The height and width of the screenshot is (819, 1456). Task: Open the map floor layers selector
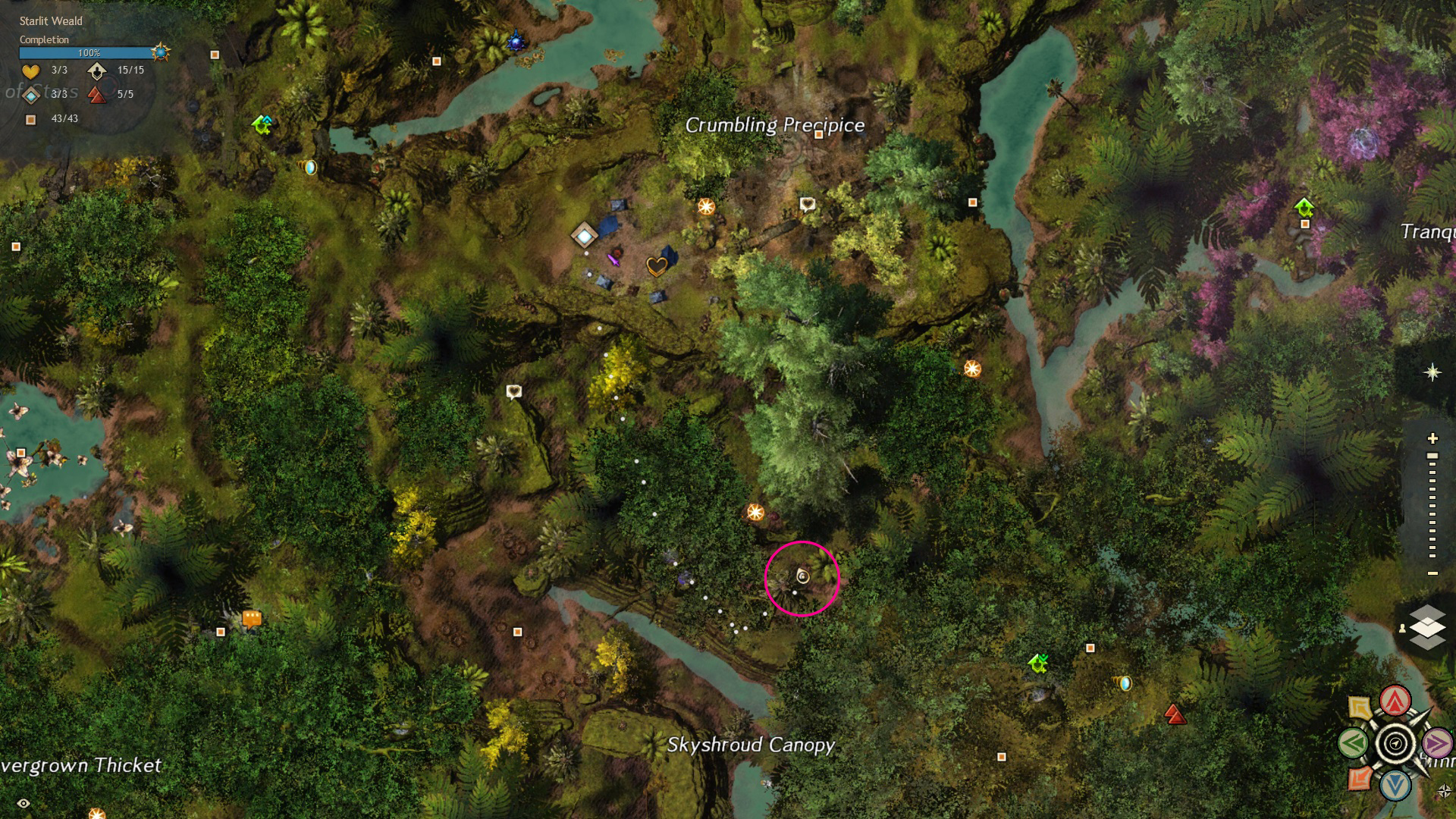coord(1427,628)
